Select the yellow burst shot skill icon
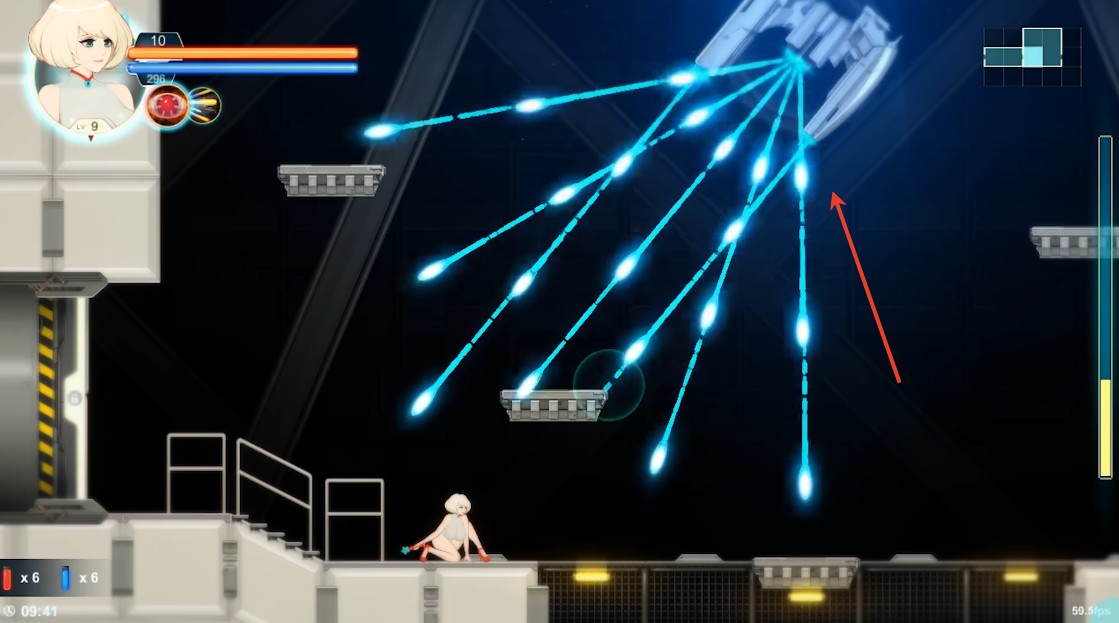Image resolution: width=1119 pixels, height=623 pixels. 204,105
